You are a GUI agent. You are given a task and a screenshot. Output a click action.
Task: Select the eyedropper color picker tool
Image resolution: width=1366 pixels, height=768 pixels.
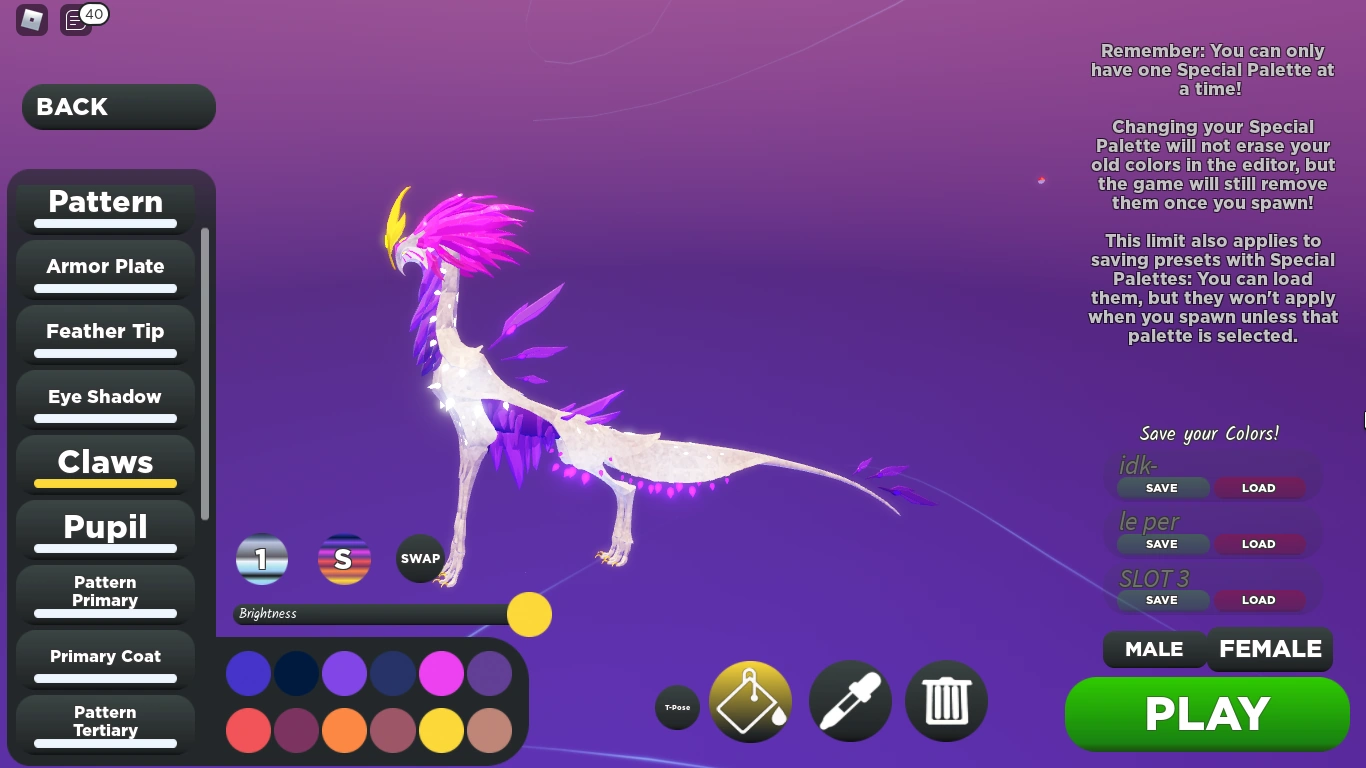pos(849,701)
